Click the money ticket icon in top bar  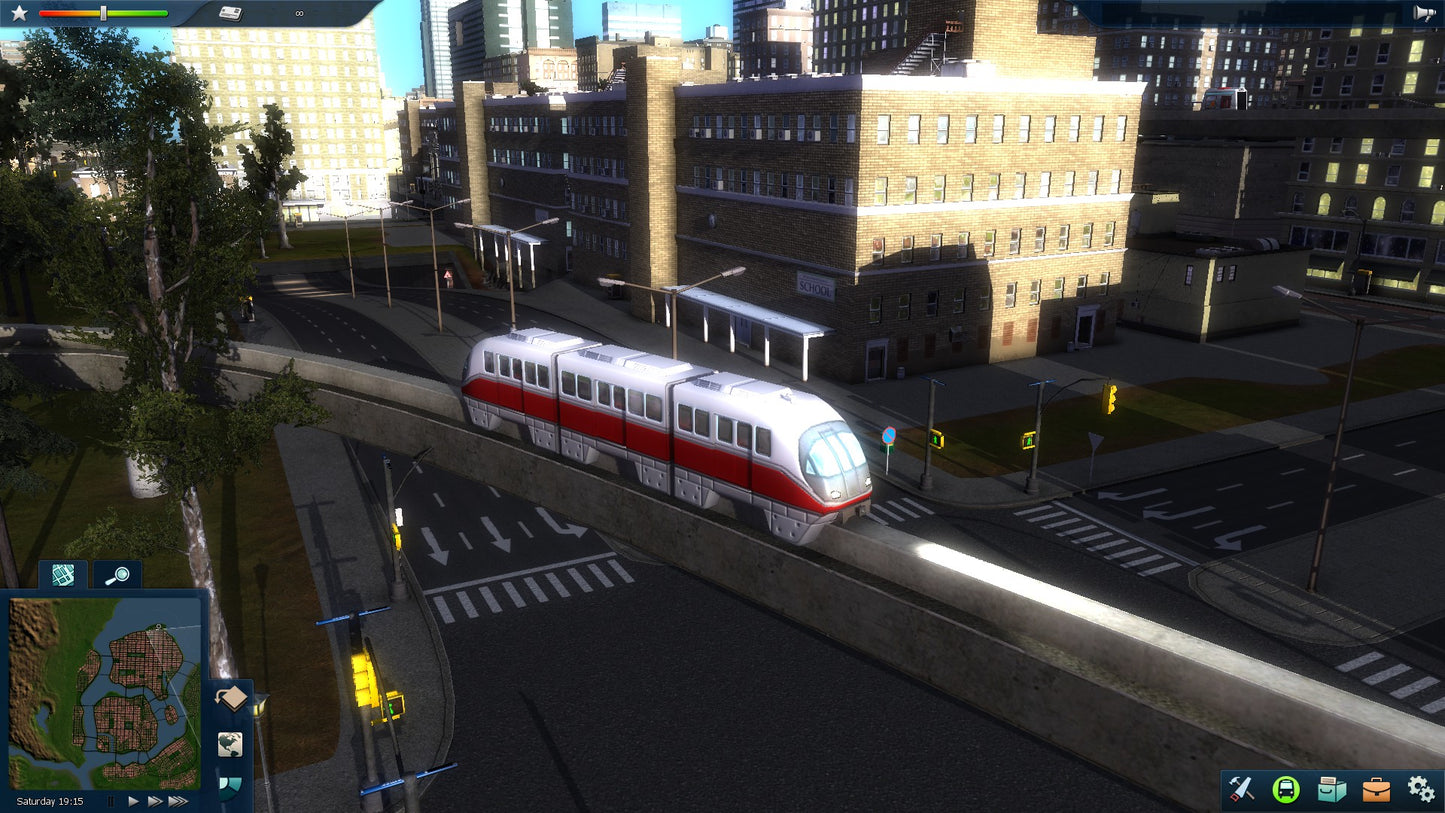228,13
